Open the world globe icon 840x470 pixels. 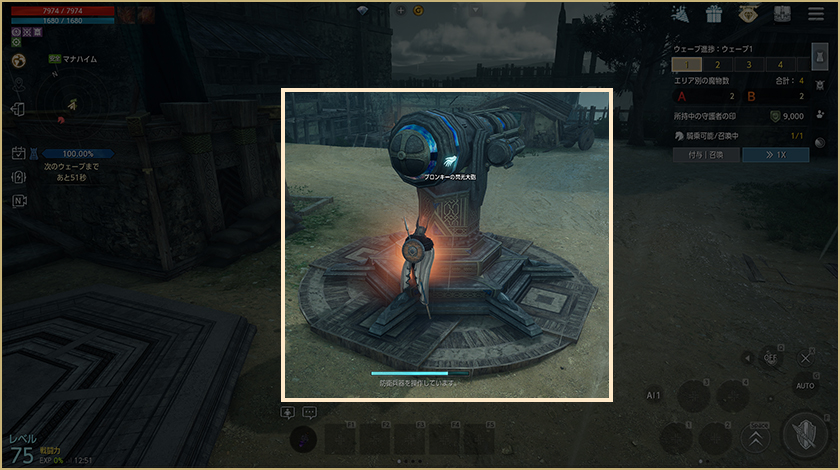point(19,60)
